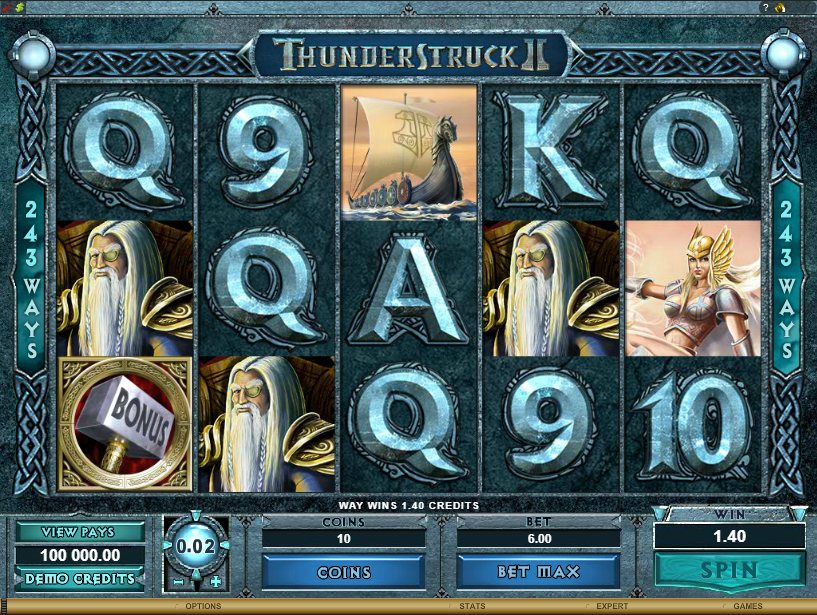
Task: Click the Bet Max button
Action: pyautogui.click(x=538, y=573)
